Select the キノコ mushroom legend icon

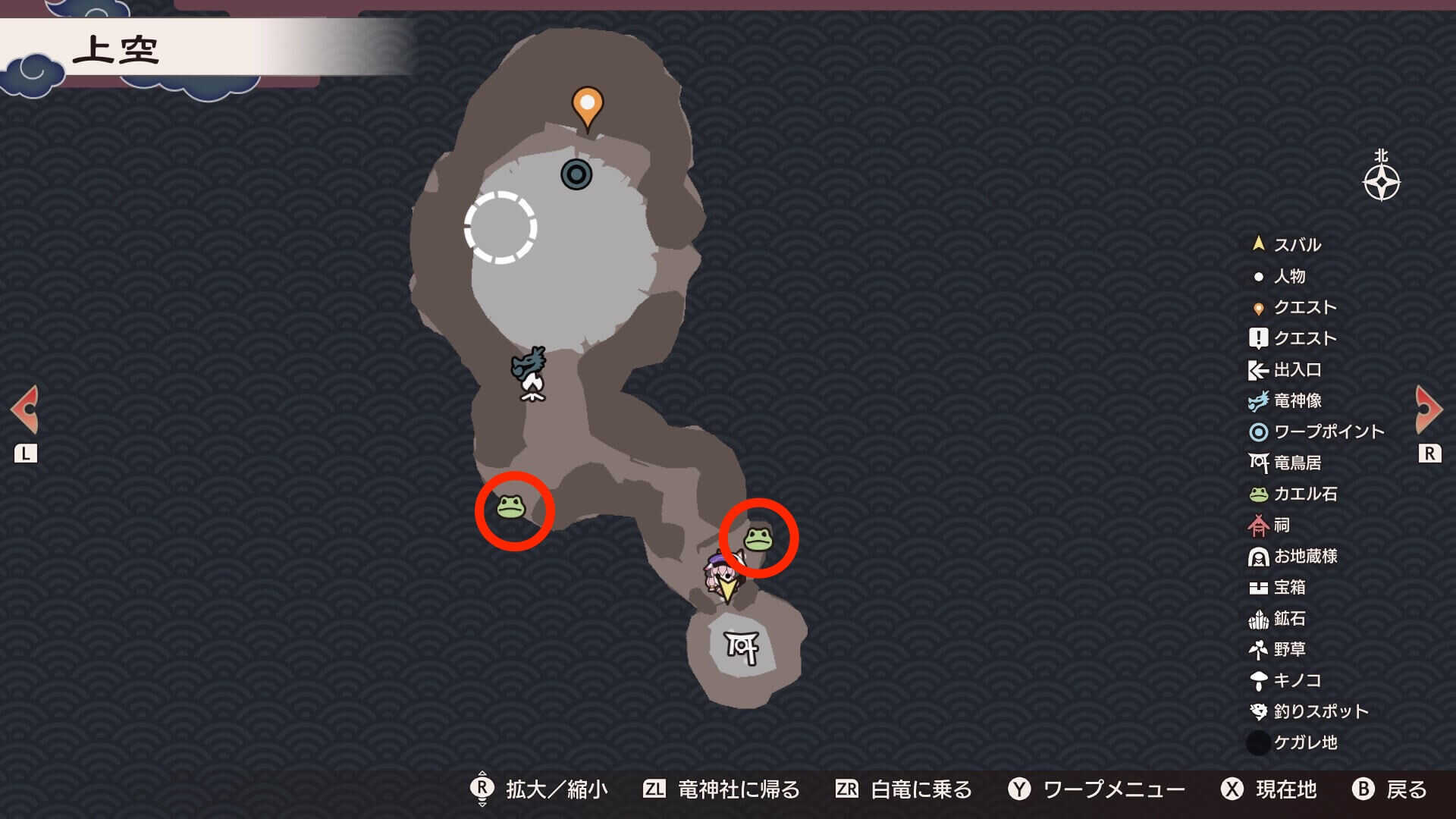coord(1259,680)
